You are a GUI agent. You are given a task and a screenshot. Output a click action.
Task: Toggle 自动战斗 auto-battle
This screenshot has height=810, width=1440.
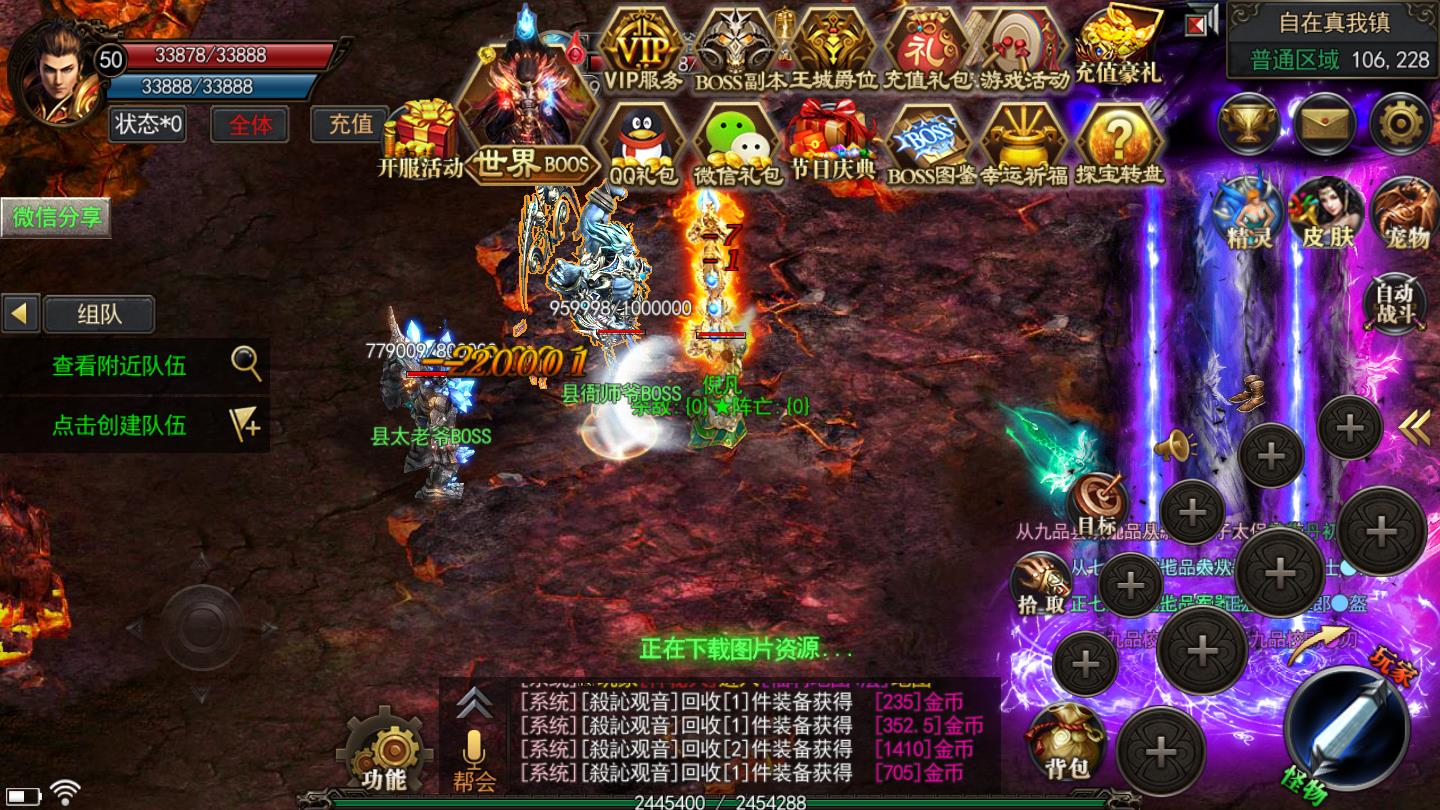[1394, 301]
